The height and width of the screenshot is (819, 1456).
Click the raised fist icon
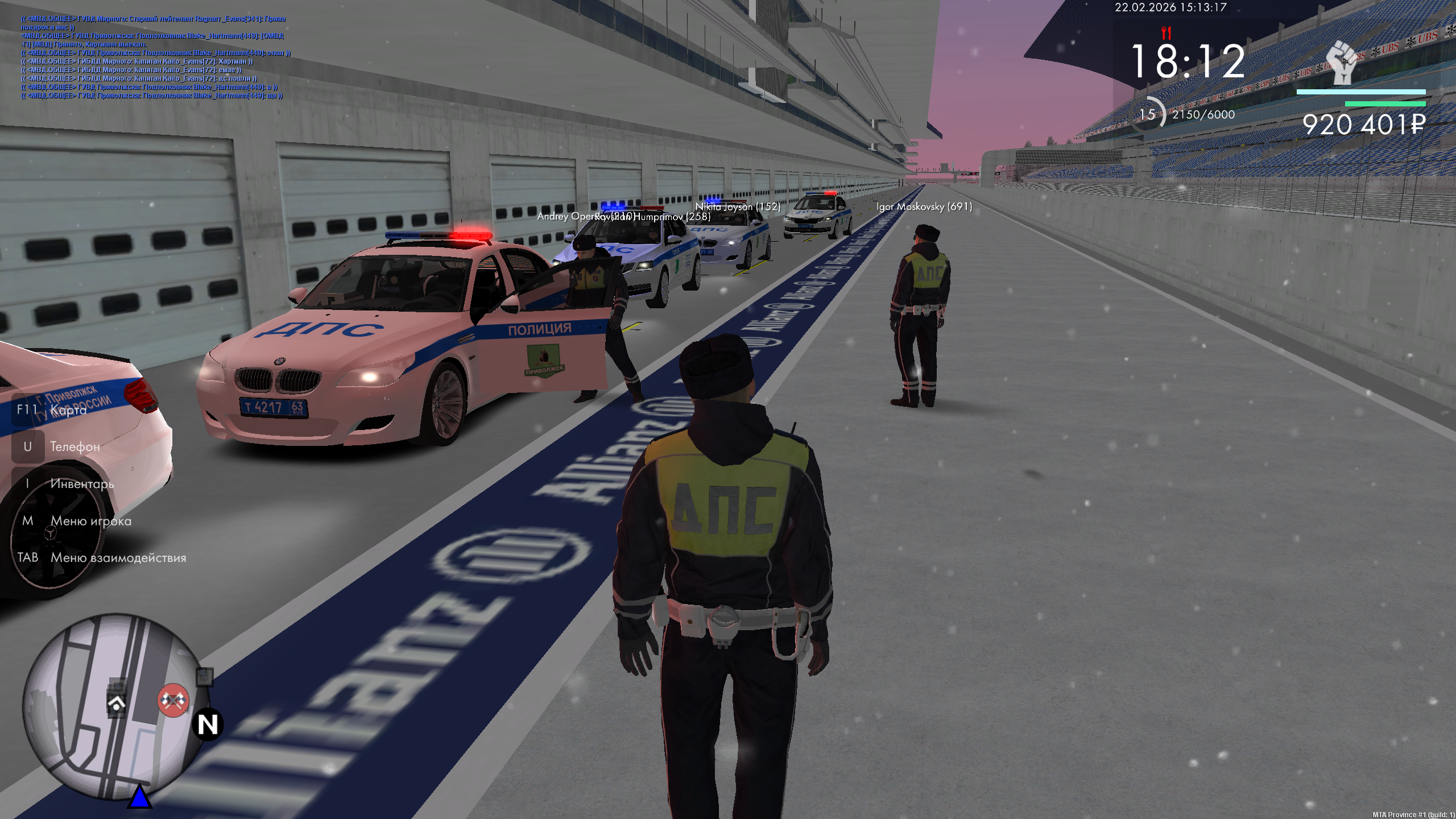click(x=1342, y=63)
